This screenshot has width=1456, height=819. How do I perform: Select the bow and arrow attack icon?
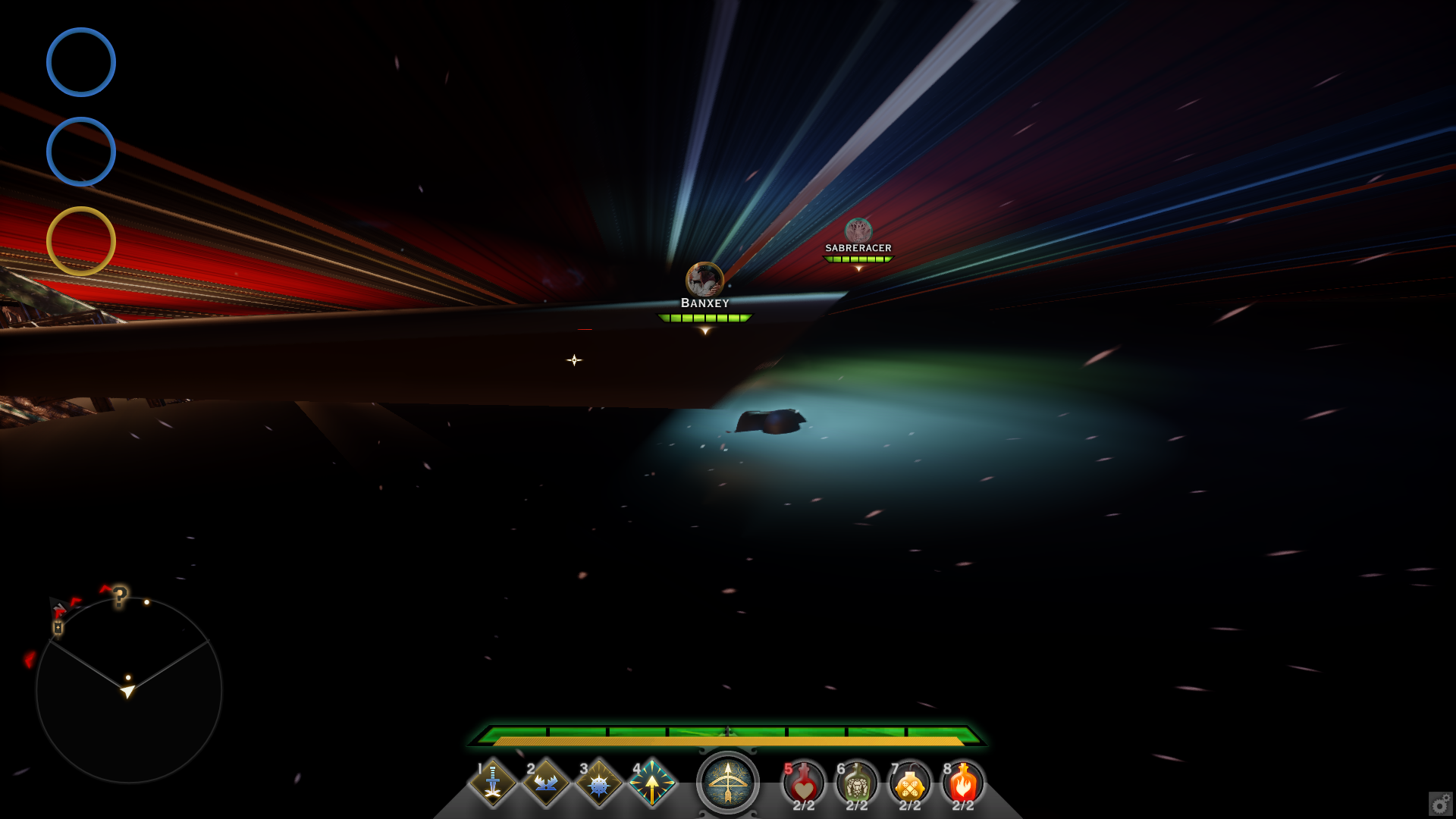(x=728, y=783)
